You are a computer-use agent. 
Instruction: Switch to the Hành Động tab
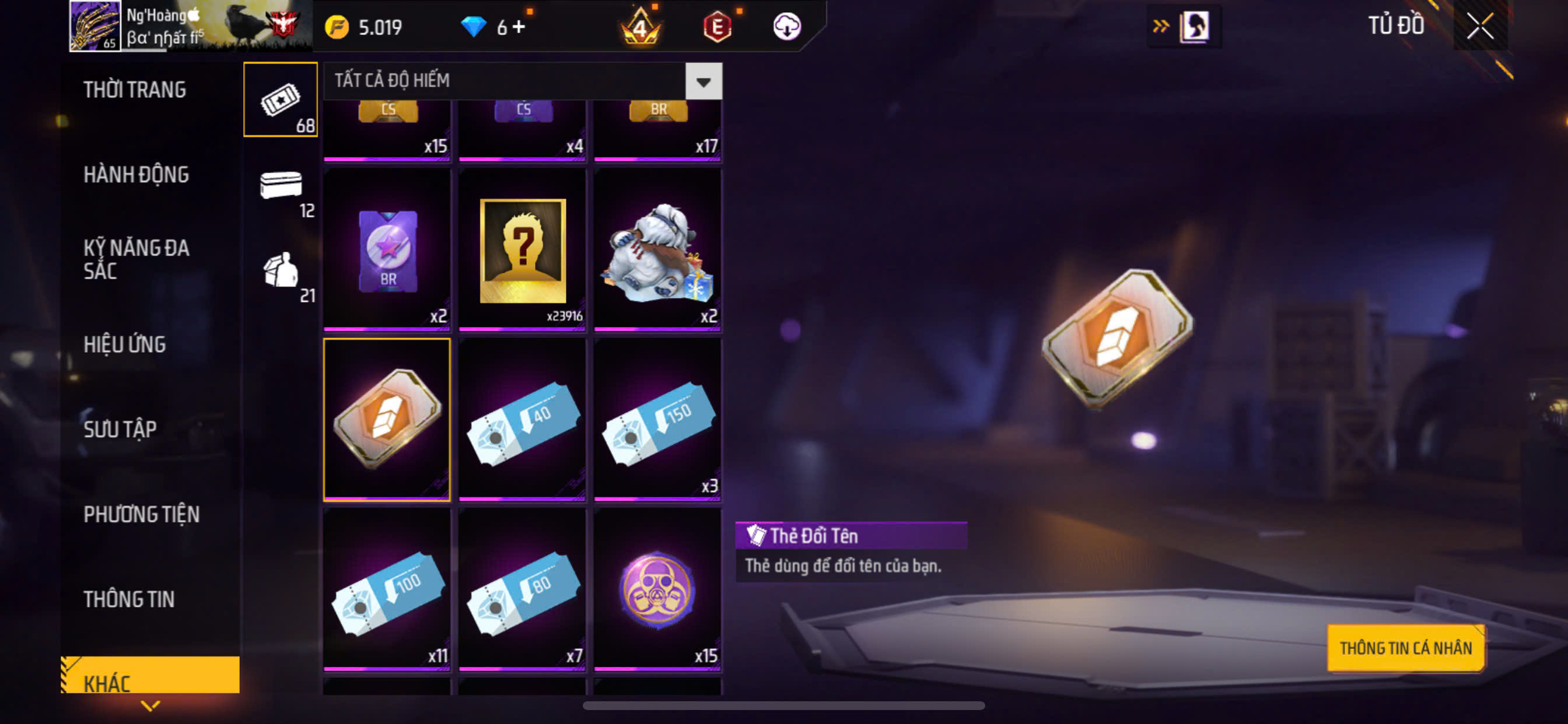(x=136, y=175)
